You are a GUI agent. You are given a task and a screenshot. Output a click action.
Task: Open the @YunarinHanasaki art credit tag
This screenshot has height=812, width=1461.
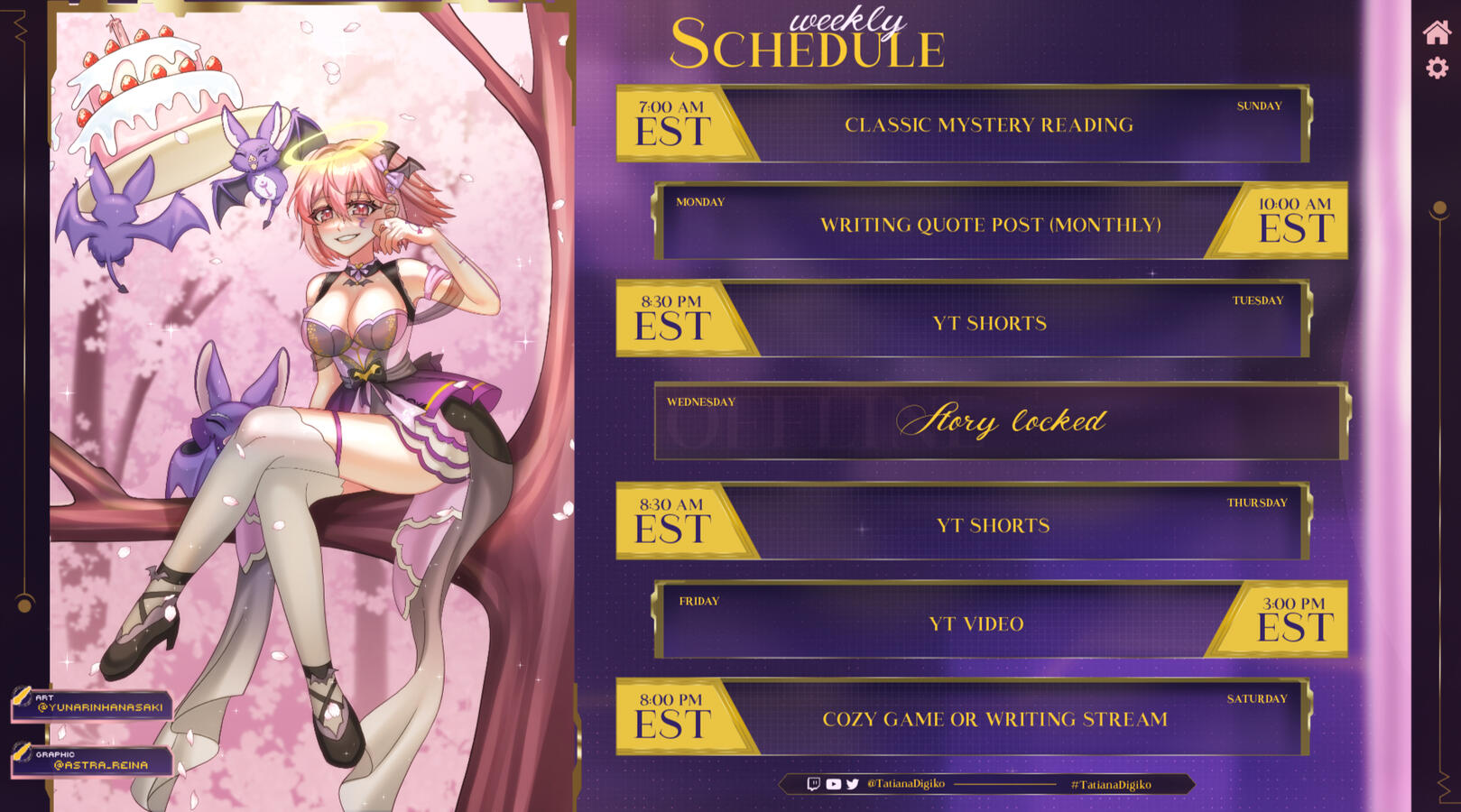pyautogui.click(x=92, y=705)
